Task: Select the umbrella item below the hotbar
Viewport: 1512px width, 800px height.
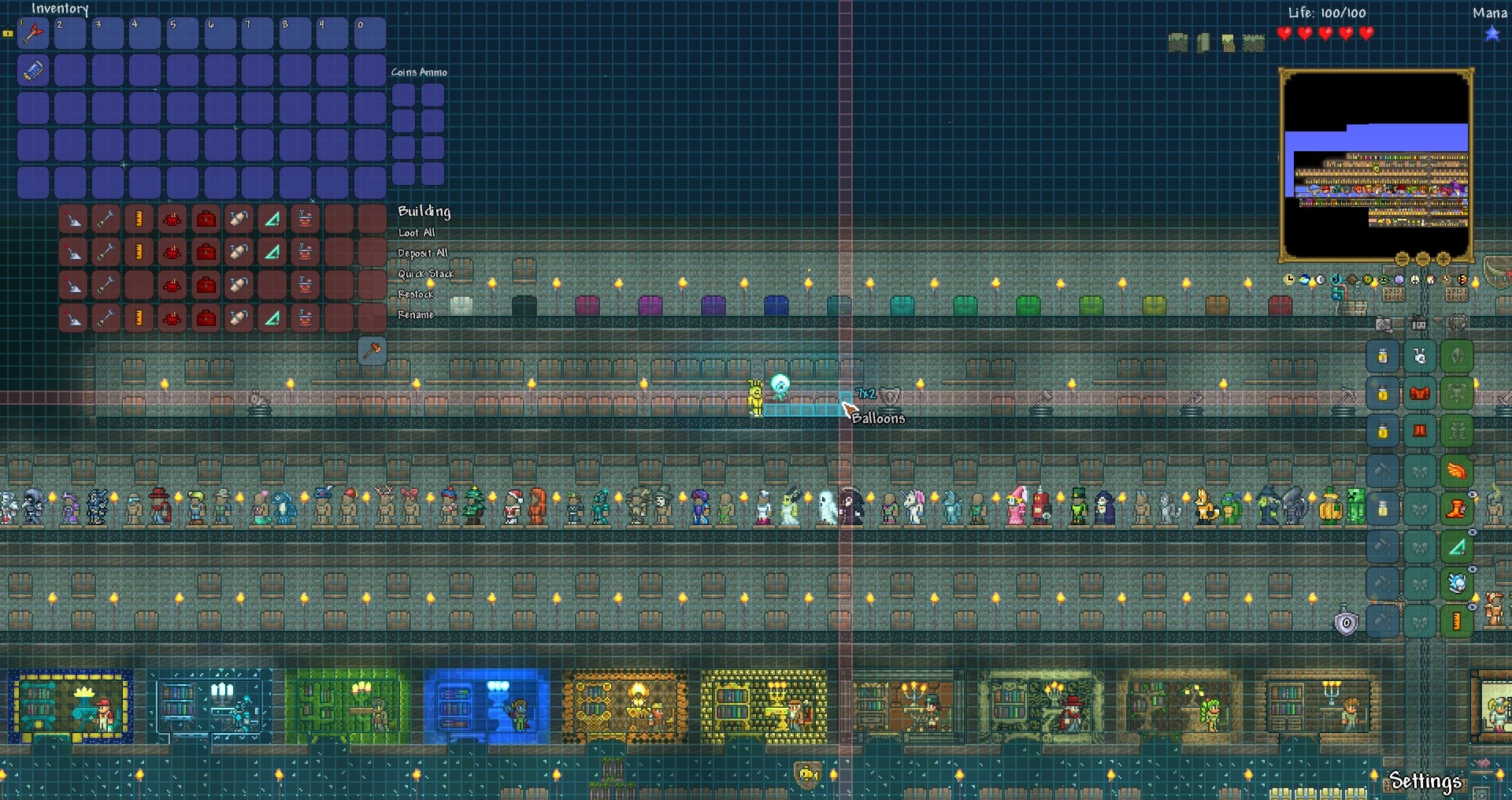Action: [31, 71]
